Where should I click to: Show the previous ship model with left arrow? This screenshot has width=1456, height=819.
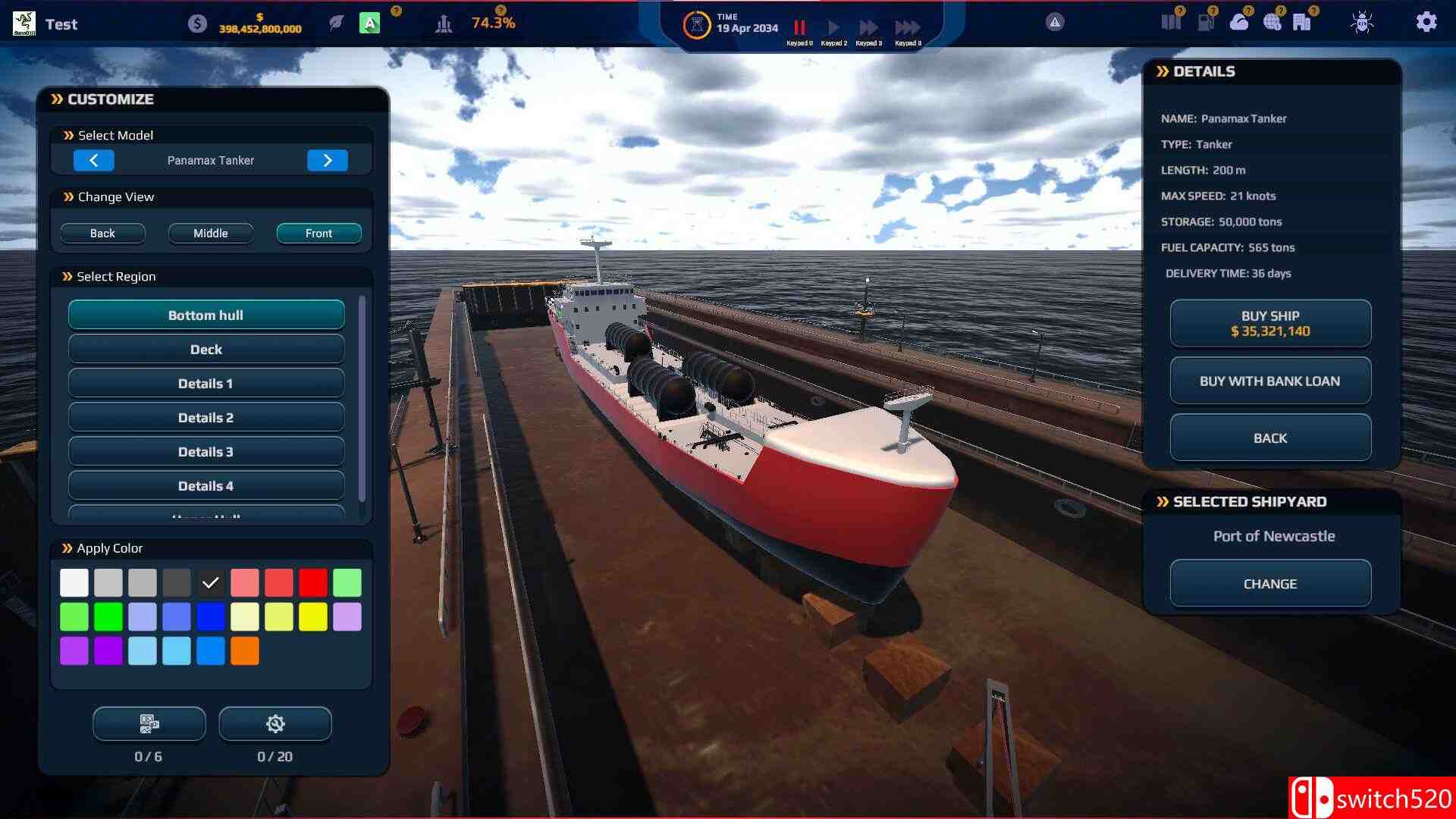coord(94,160)
